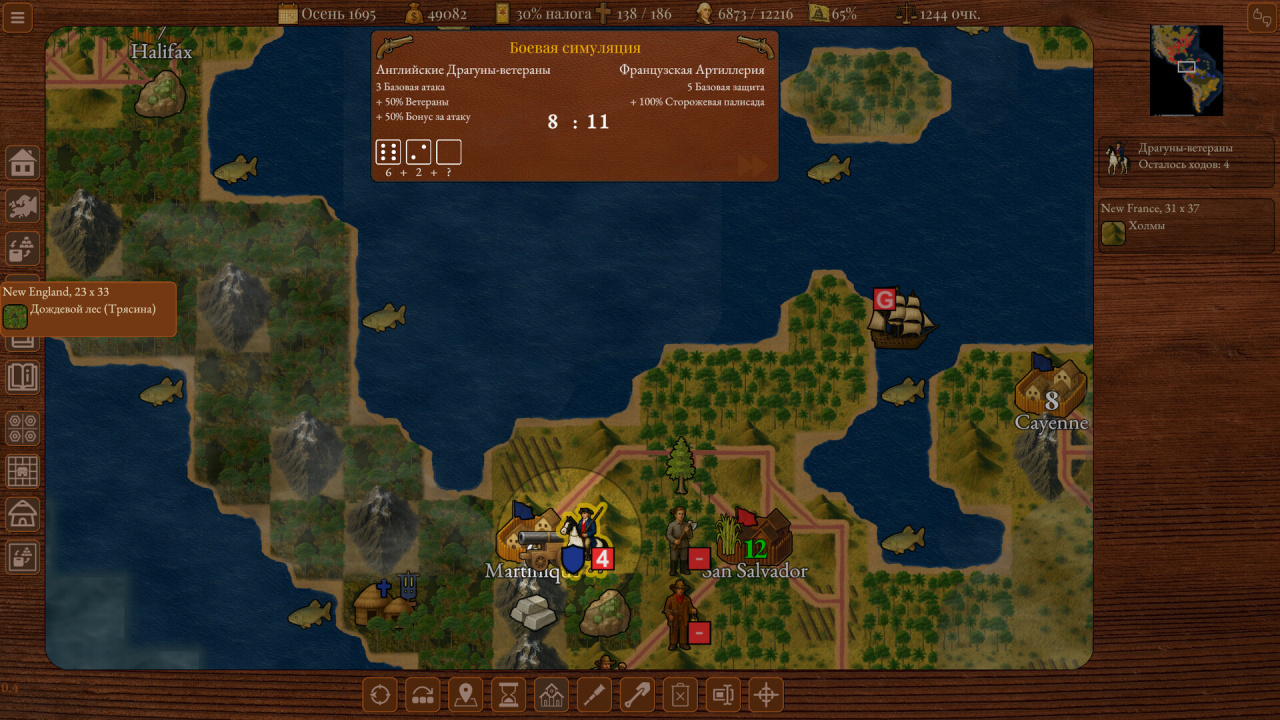Open the native hut sidebar button
Viewport: 1280px width, 720px height.
pyautogui.click(x=22, y=514)
